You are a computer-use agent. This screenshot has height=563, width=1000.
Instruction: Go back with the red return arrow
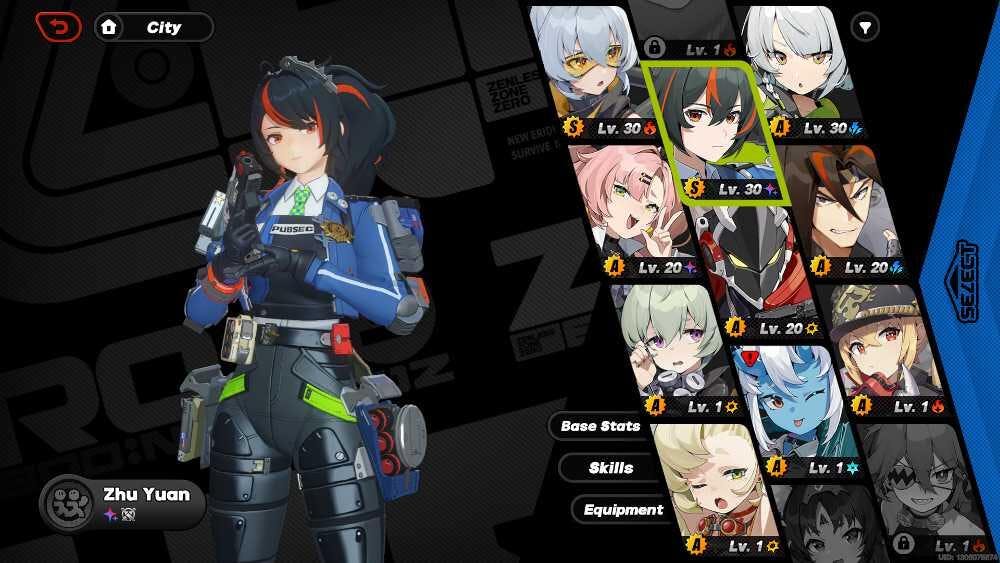point(58,26)
